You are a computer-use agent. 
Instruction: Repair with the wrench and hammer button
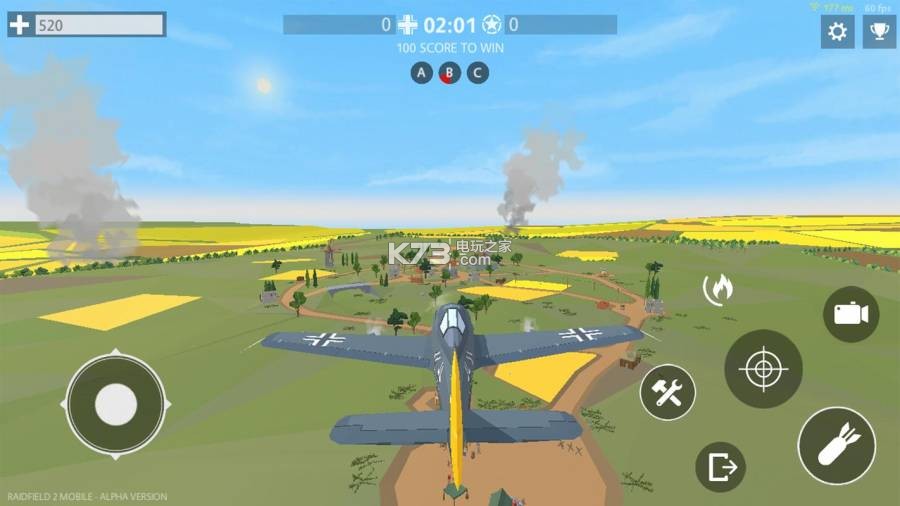click(x=667, y=392)
